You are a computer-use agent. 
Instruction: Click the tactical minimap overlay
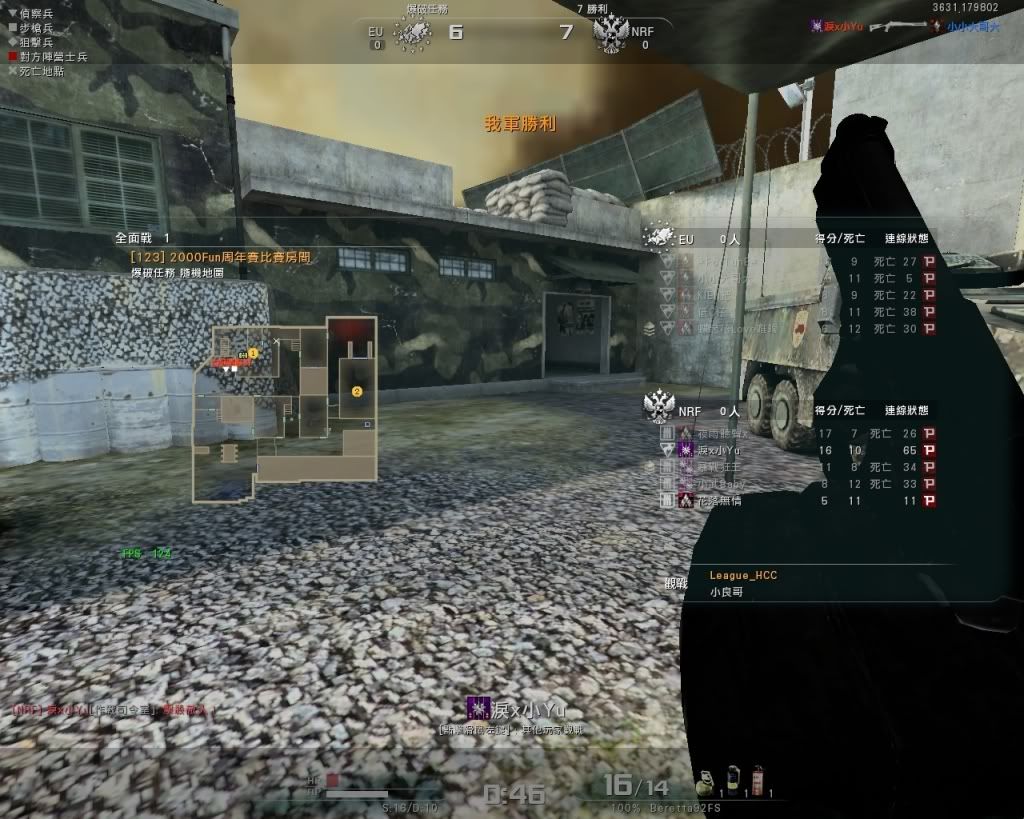click(x=286, y=410)
